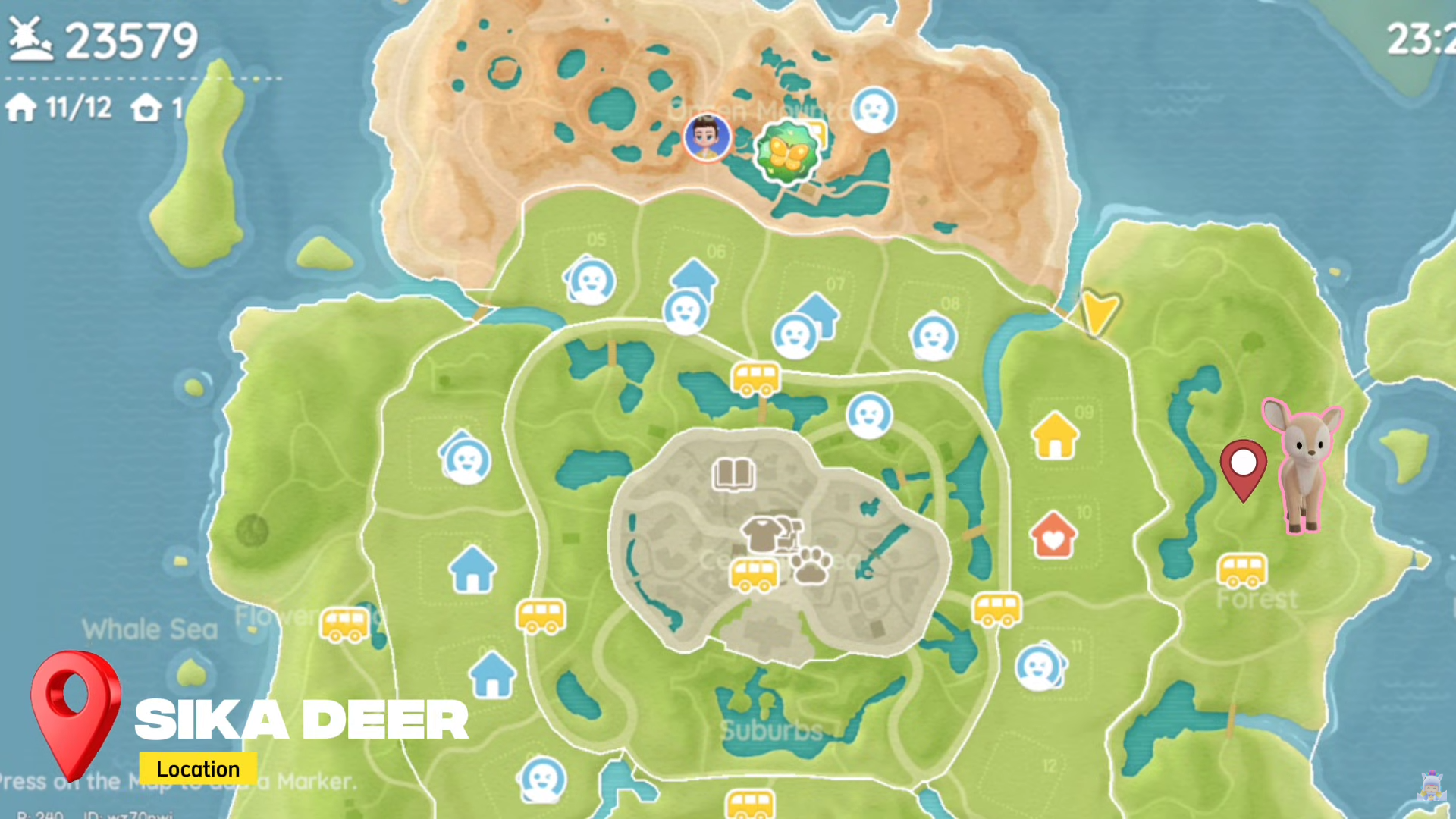Select the paw print icon in Central city
Image resolution: width=1456 pixels, height=819 pixels.
810,567
